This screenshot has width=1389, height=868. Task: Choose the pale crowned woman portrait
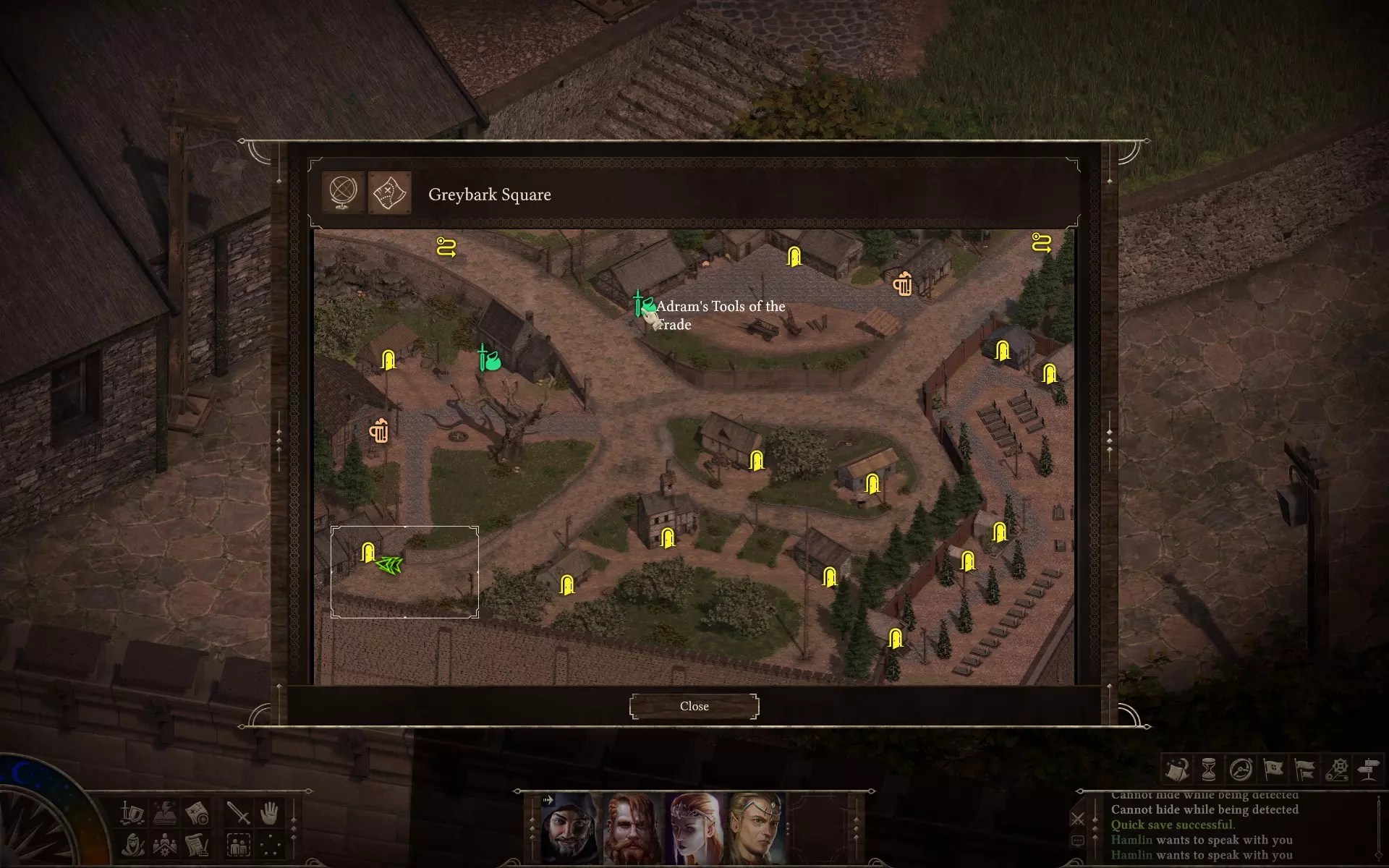click(x=694, y=828)
